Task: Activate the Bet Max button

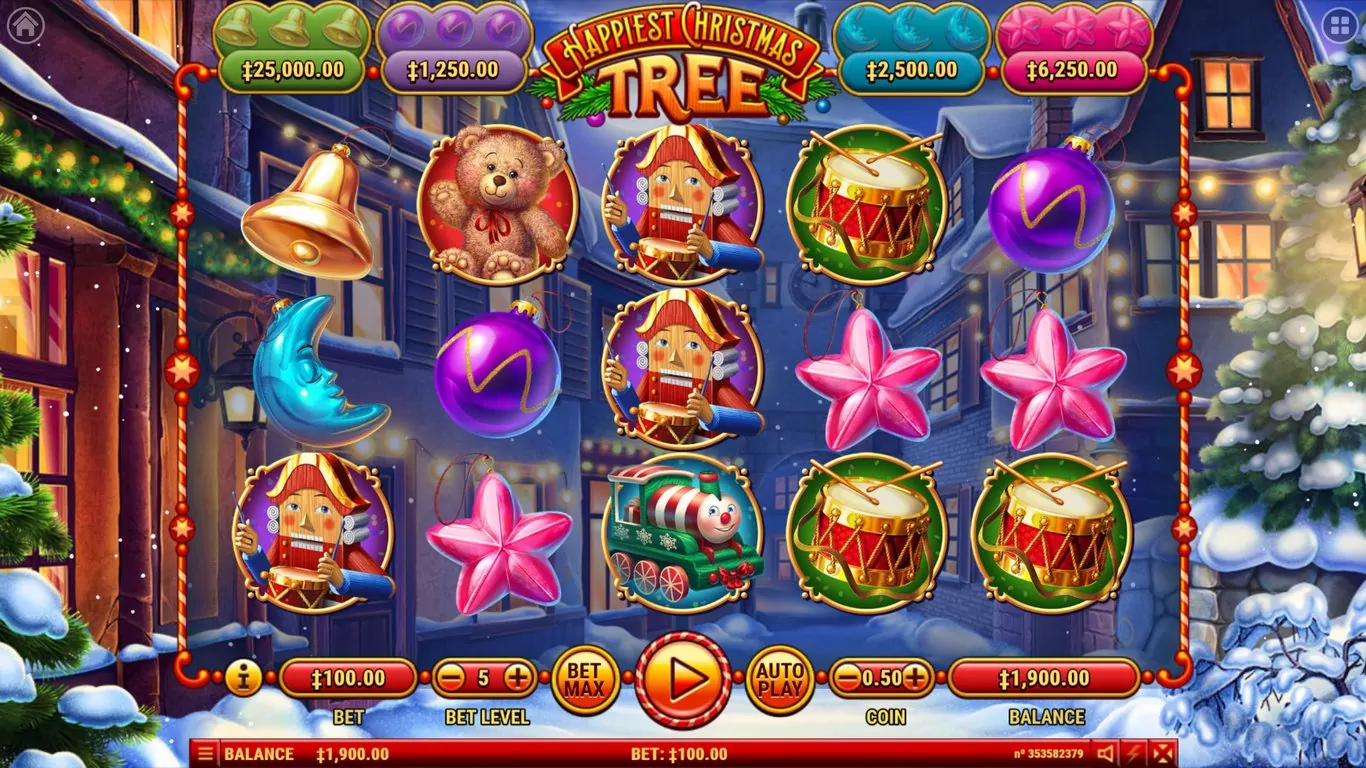Action: click(586, 680)
